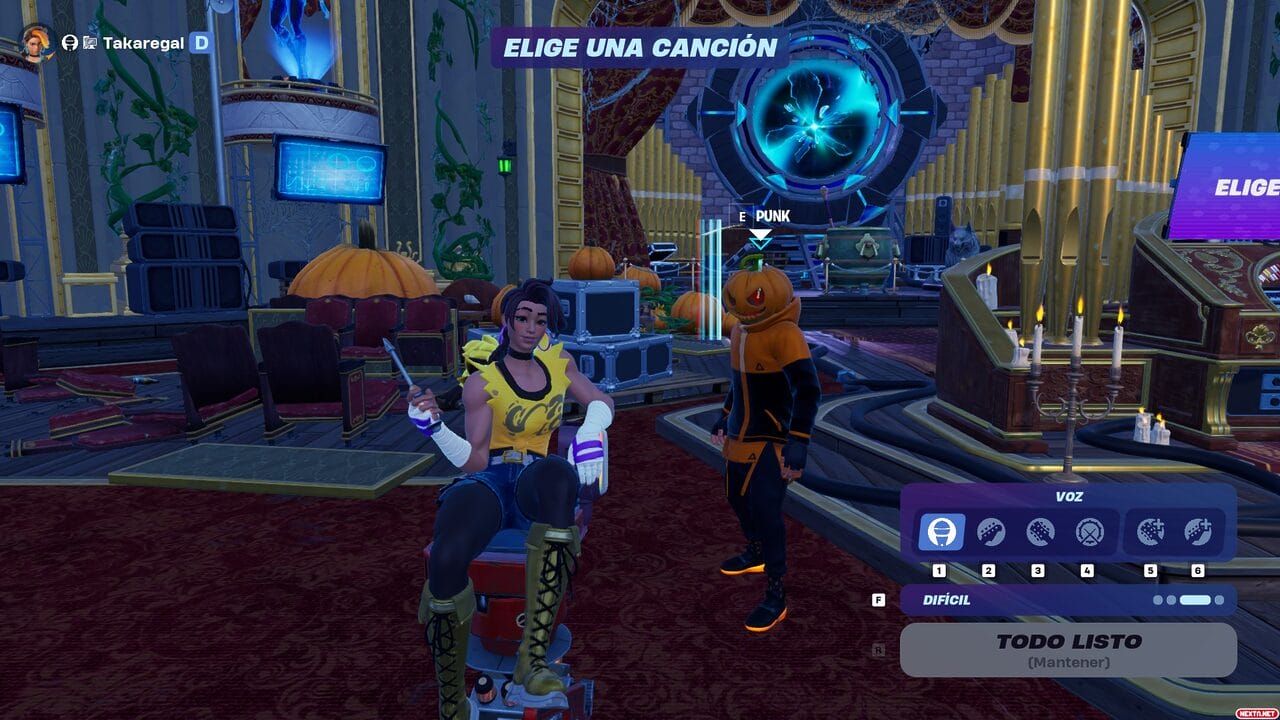Select the last difficulty dot
The image size is (1280, 720).
[1220, 599]
